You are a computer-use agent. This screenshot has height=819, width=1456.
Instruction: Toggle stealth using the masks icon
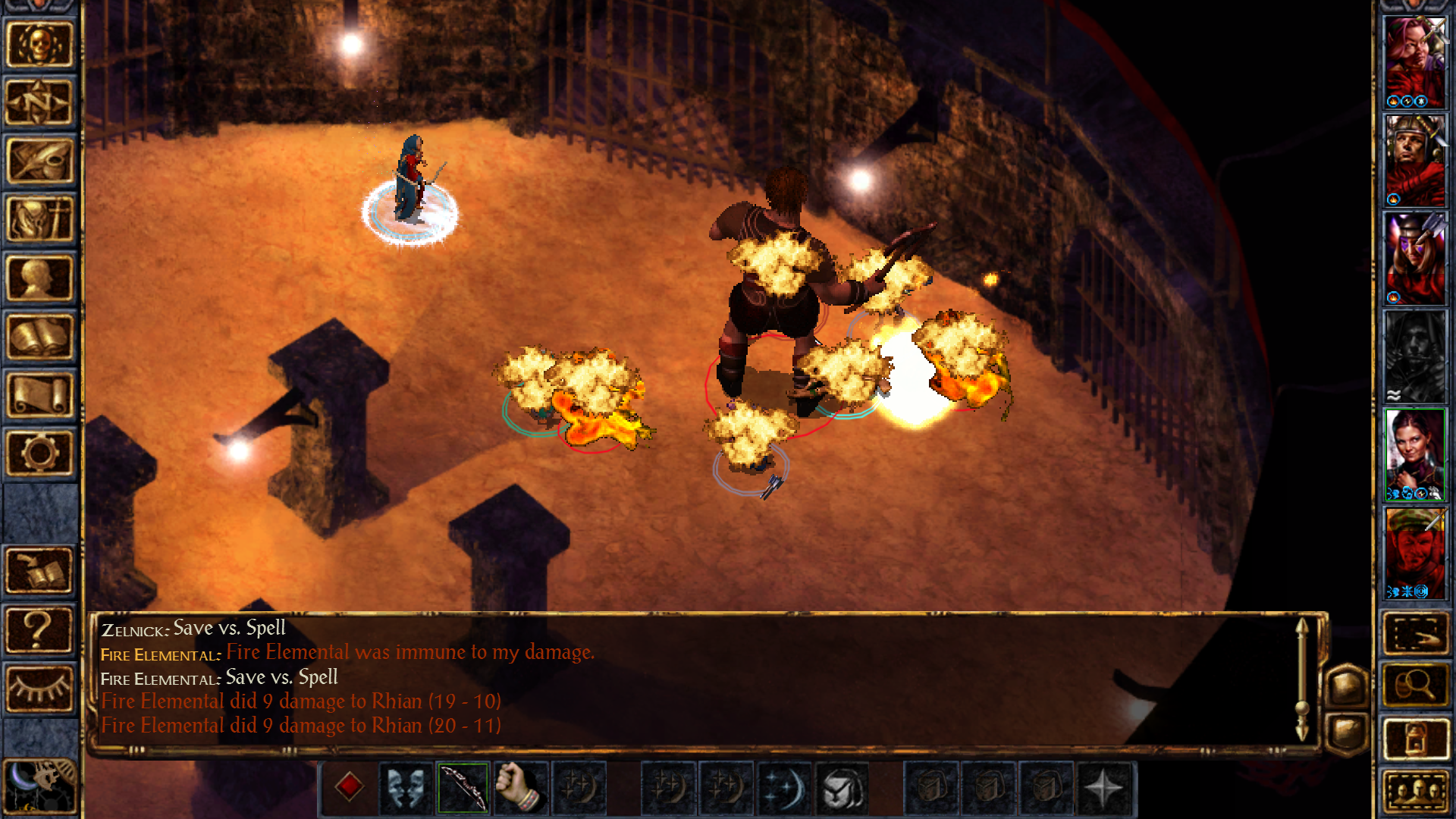coord(406,789)
